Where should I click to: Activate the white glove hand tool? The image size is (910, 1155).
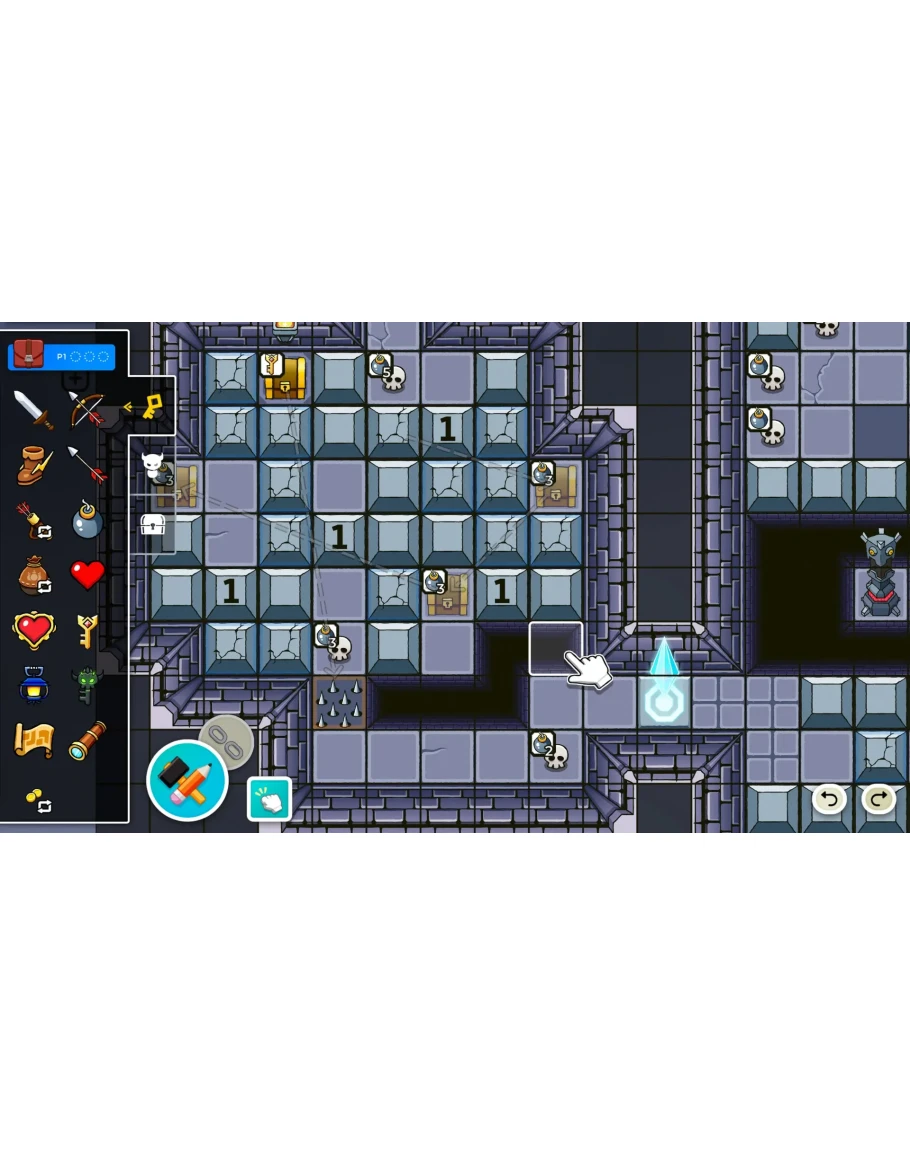point(269,799)
